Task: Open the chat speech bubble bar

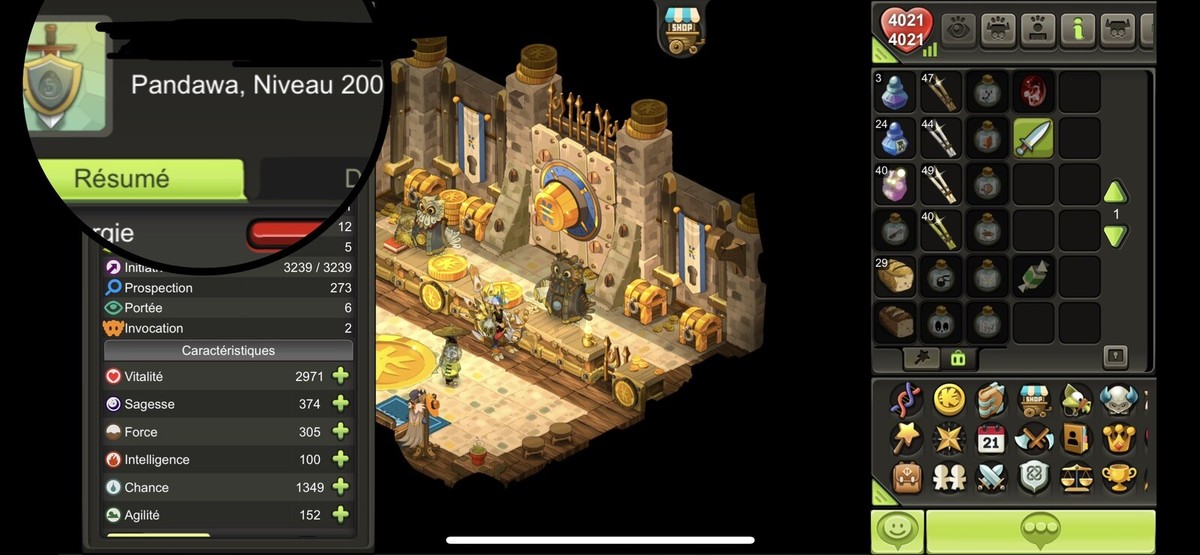Action: [1039, 530]
